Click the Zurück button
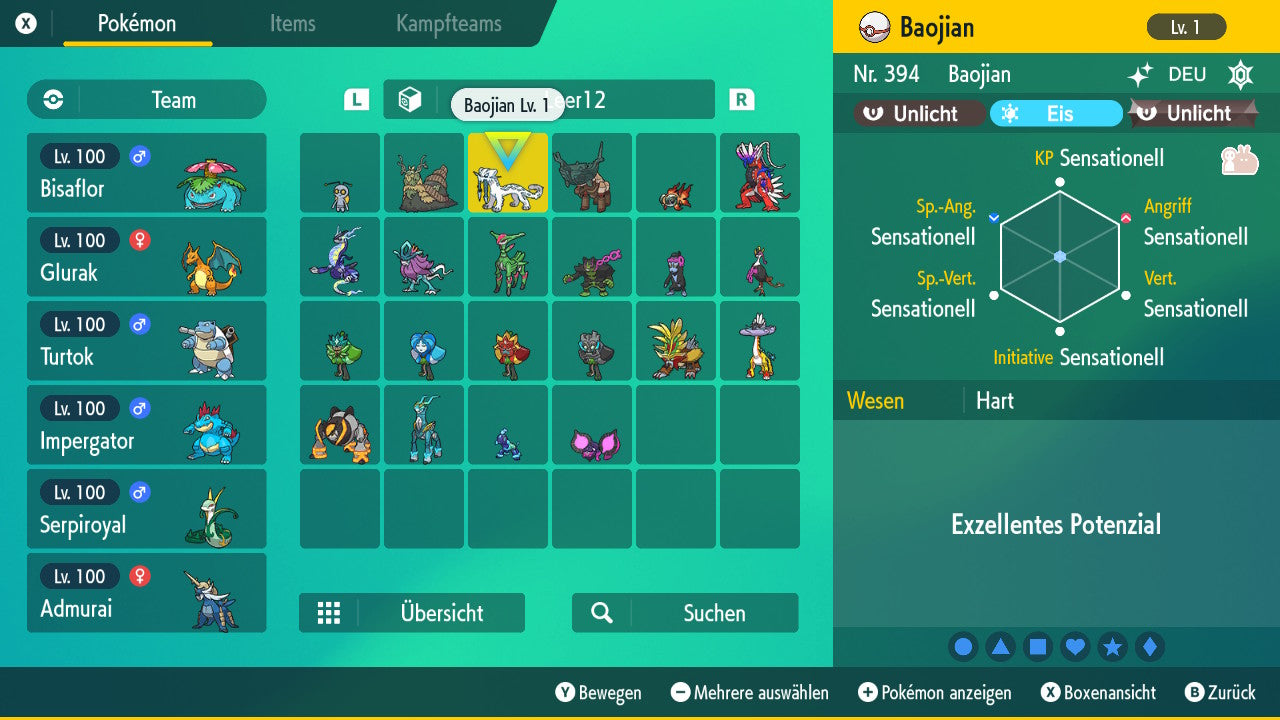Viewport: 1280px width, 720px height. pos(1222,692)
